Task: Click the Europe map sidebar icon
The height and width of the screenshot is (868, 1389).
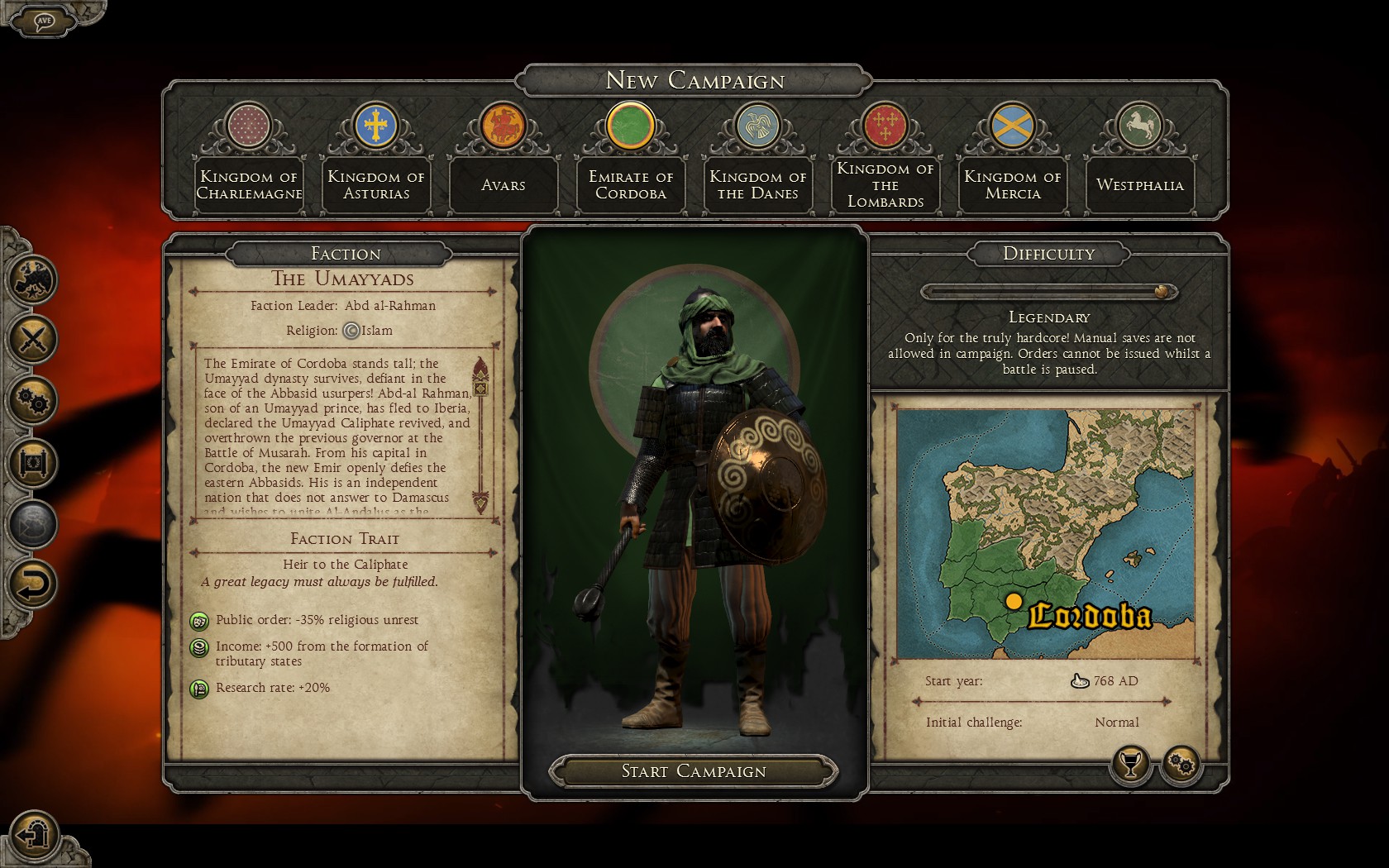Action: [33, 278]
